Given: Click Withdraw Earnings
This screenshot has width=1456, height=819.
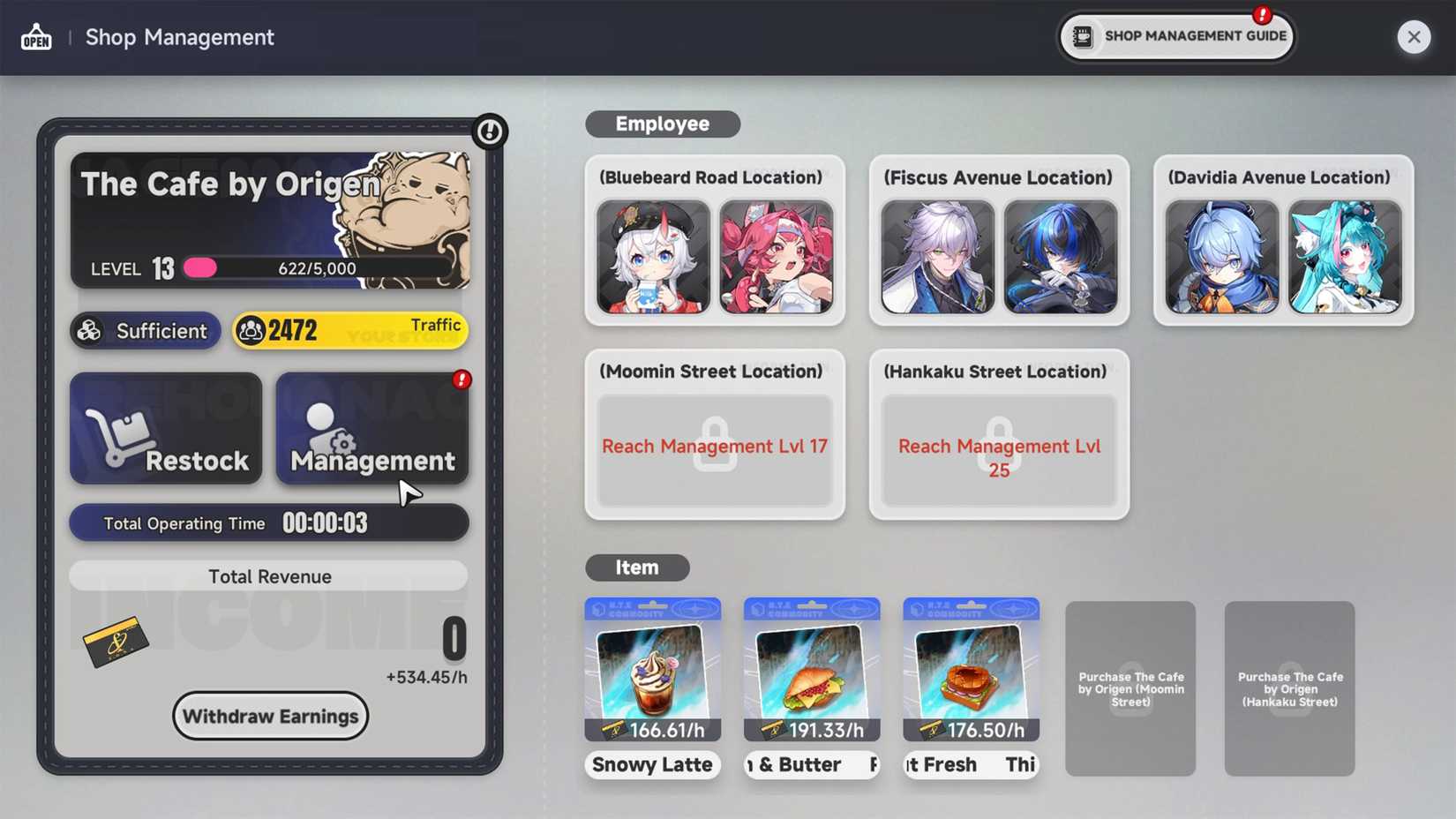Looking at the screenshot, I should coord(270,716).
